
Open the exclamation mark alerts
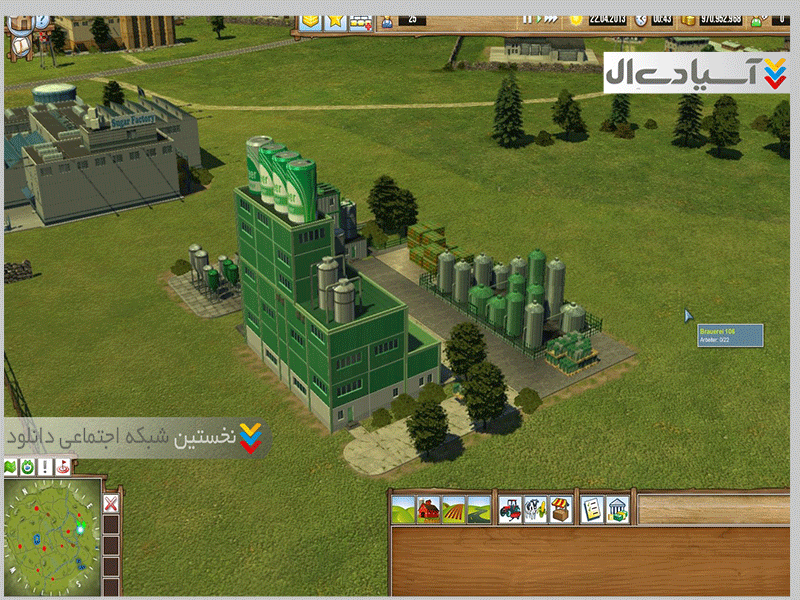[46, 467]
